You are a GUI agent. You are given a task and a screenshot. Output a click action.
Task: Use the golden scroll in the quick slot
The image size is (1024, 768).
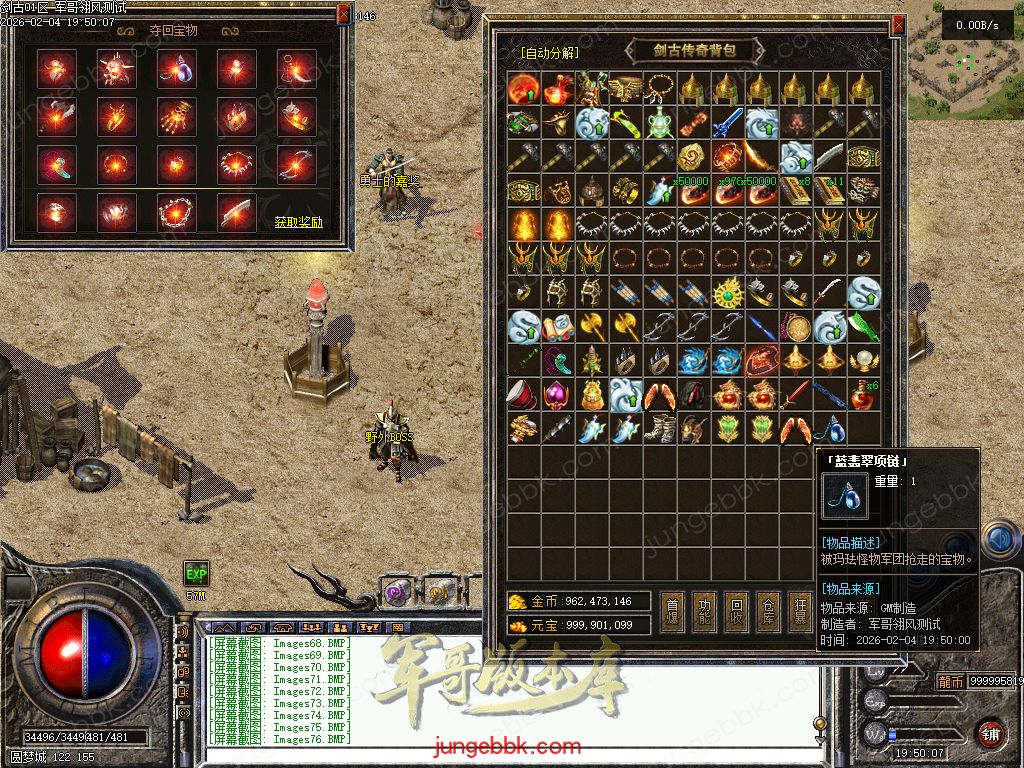point(437,592)
